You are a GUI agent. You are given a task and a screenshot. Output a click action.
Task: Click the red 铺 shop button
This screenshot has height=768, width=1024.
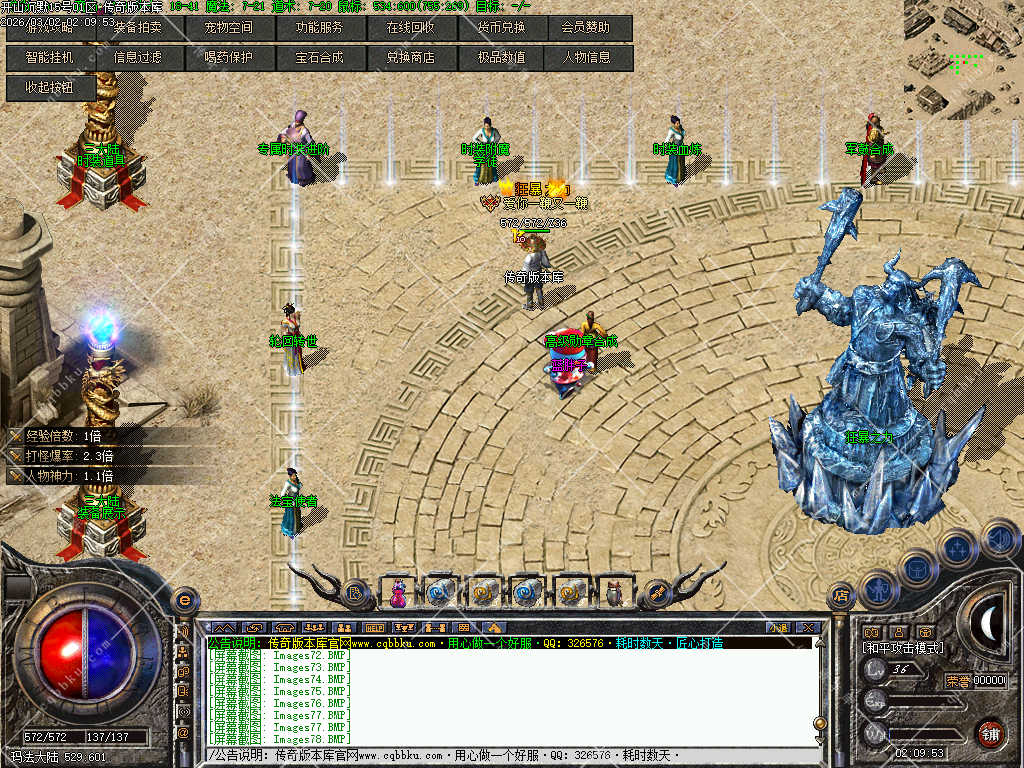click(x=990, y=732)
